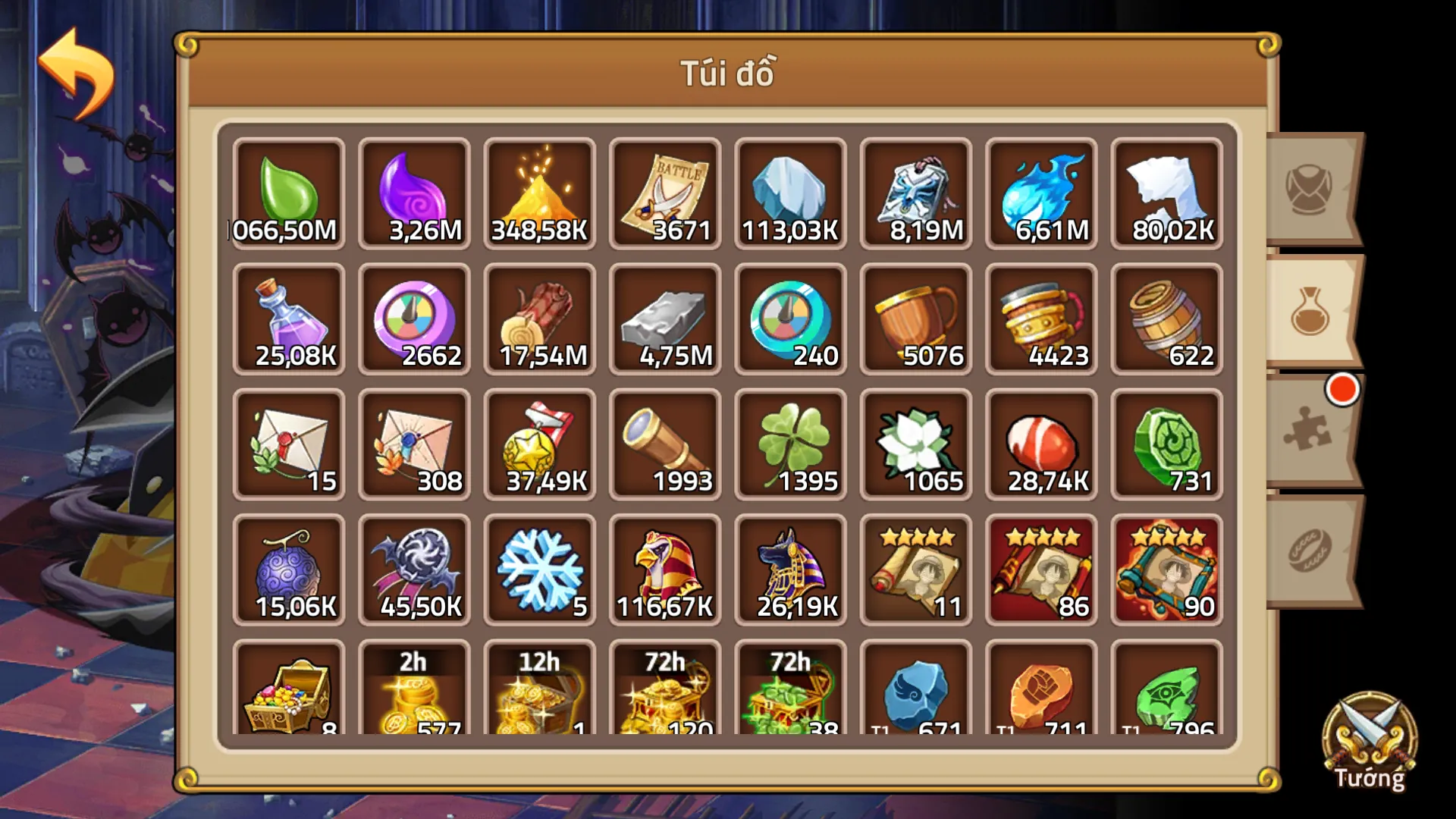The height and width of the screenshot is (819, 1456).
Task: Open the barrel item showing 622
Action: coord(1166,318)
